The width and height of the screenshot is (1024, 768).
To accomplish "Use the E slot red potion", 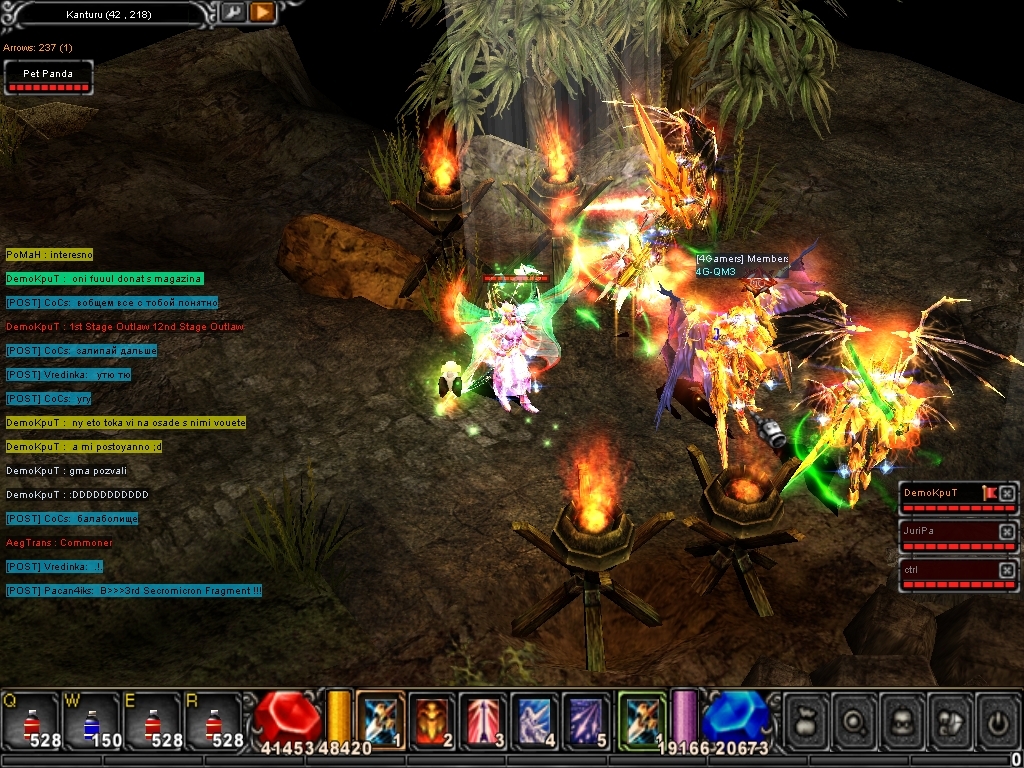I will click(152, 720).
